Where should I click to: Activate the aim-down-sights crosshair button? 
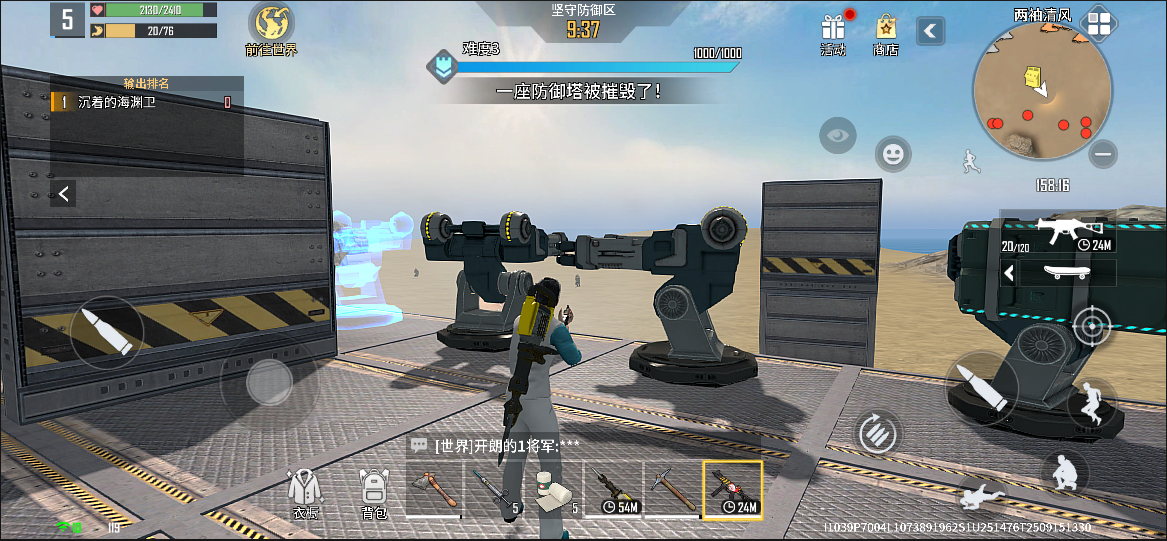click(1091, 325)
